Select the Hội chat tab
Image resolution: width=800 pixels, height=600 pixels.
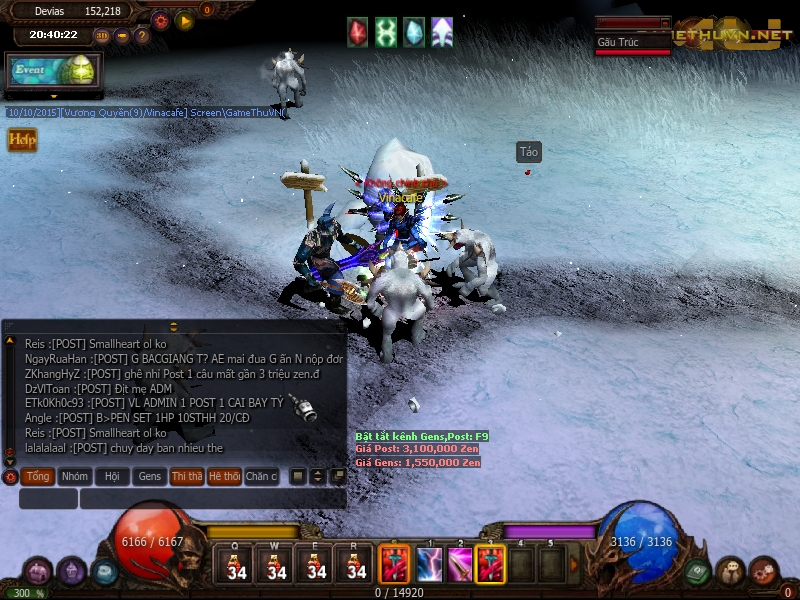pyautogui.click(x=112, y=477)
